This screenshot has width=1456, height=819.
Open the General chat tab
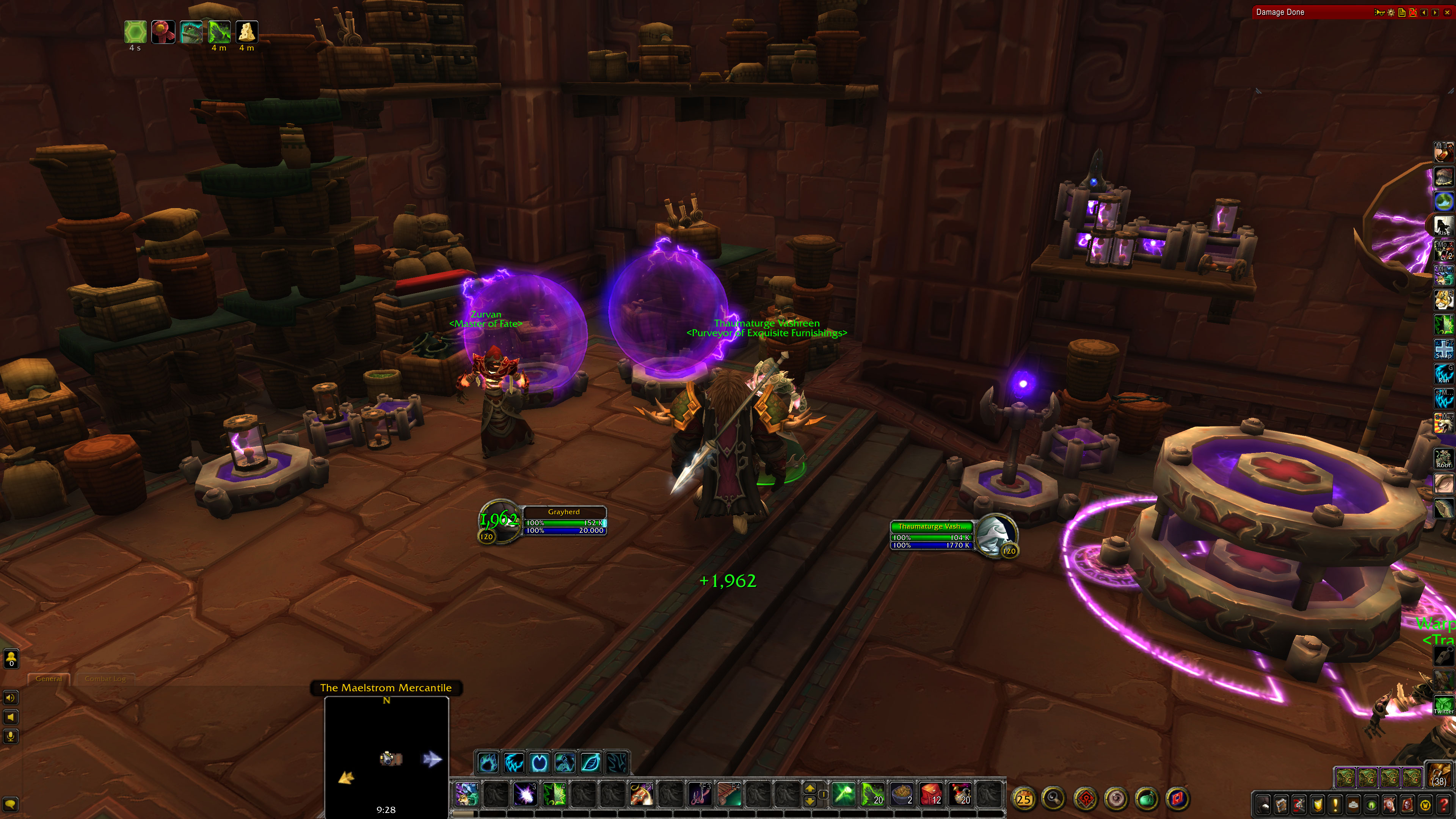point(49,679)
